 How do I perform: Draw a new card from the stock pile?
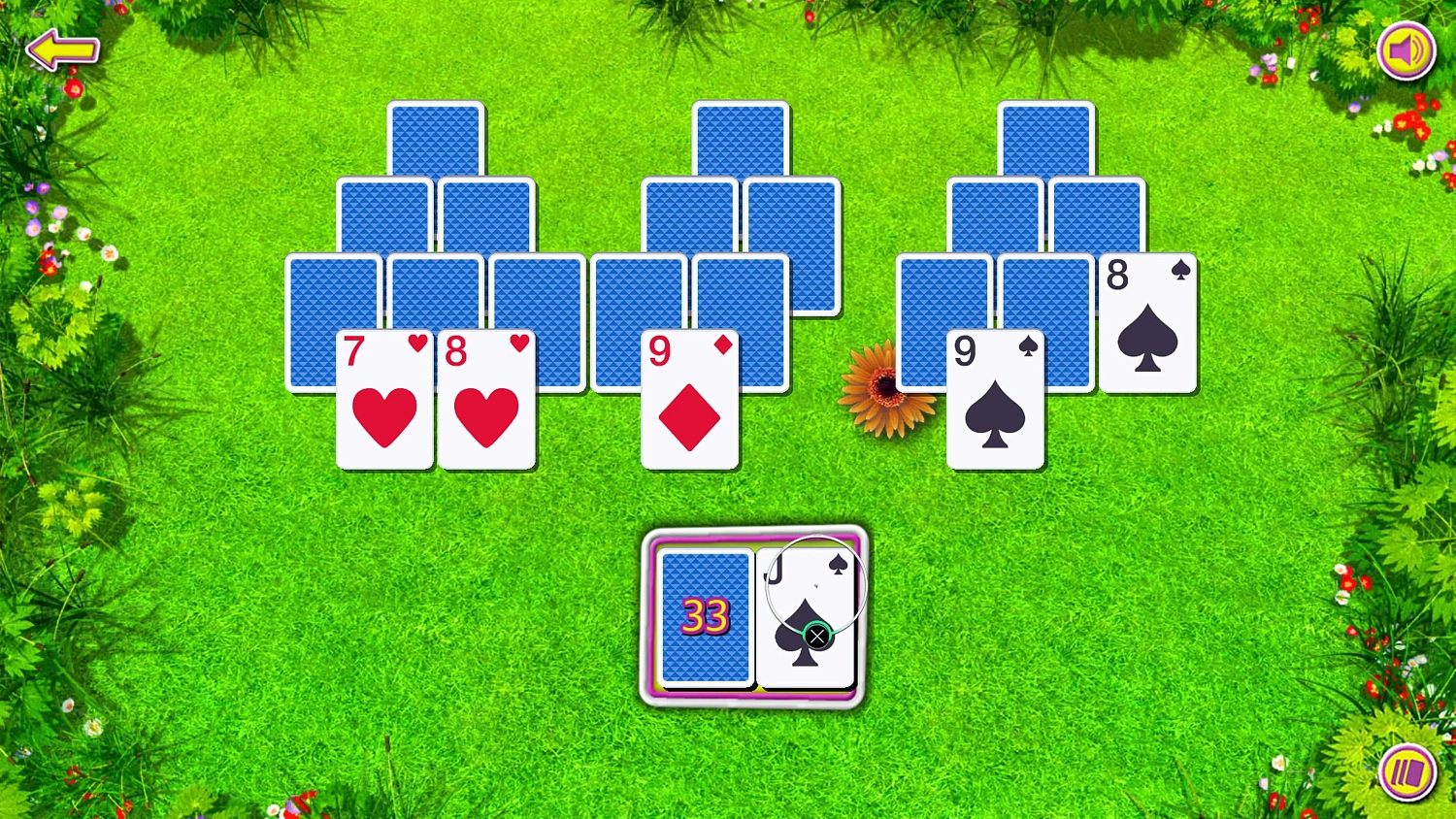(x=707, y=618)
